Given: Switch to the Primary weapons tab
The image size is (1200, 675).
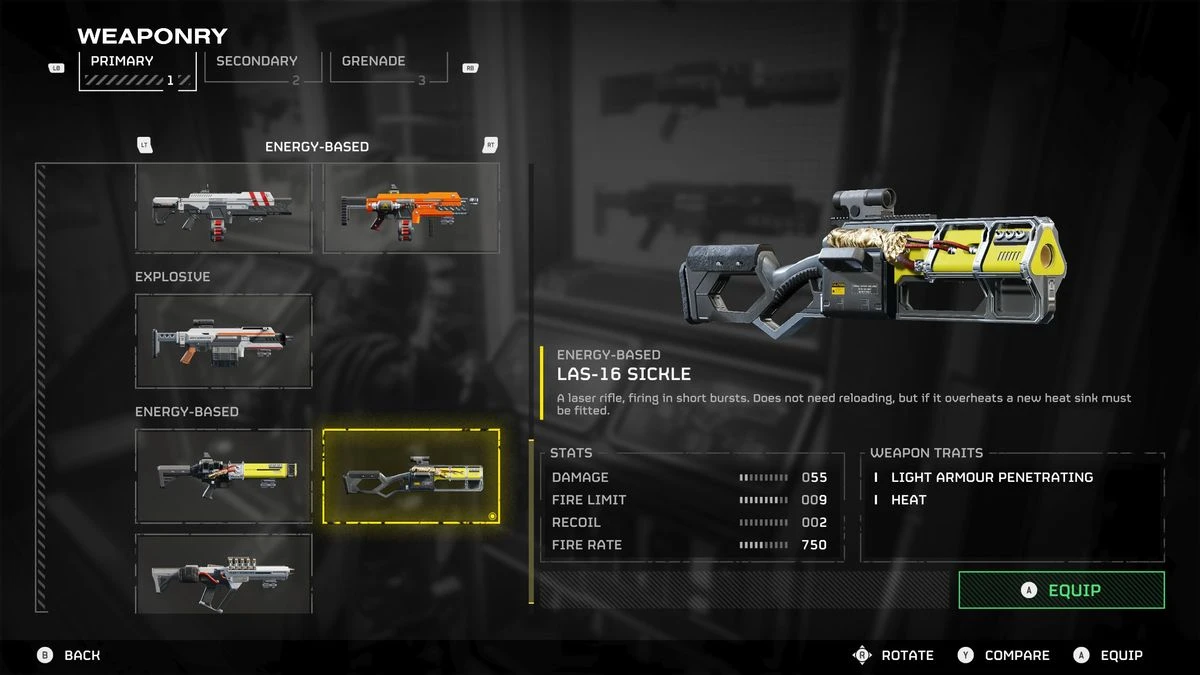Looking at the screenshot, I should click(137, 70).
